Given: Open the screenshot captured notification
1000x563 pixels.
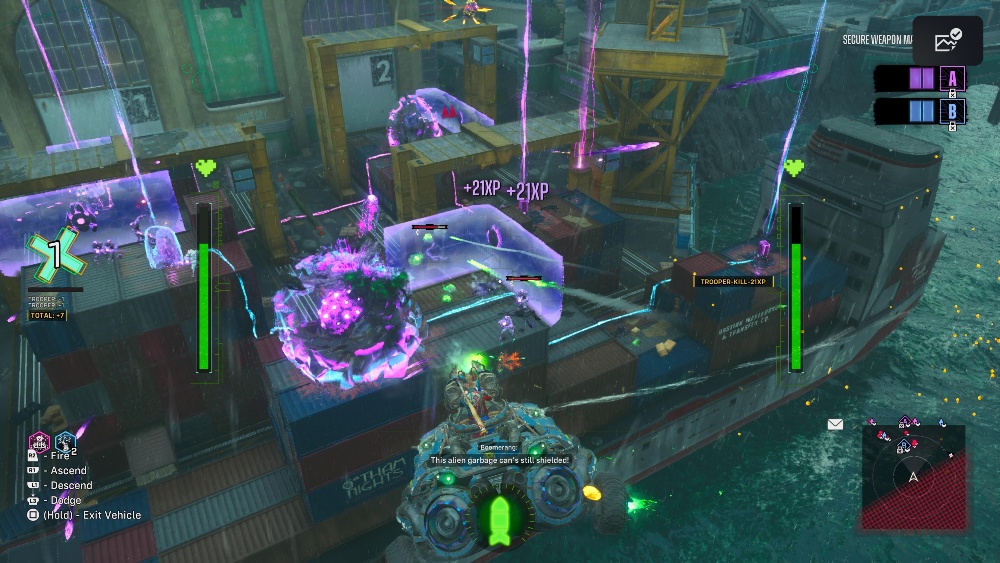Looking at the screenshot, I should 947,40.
